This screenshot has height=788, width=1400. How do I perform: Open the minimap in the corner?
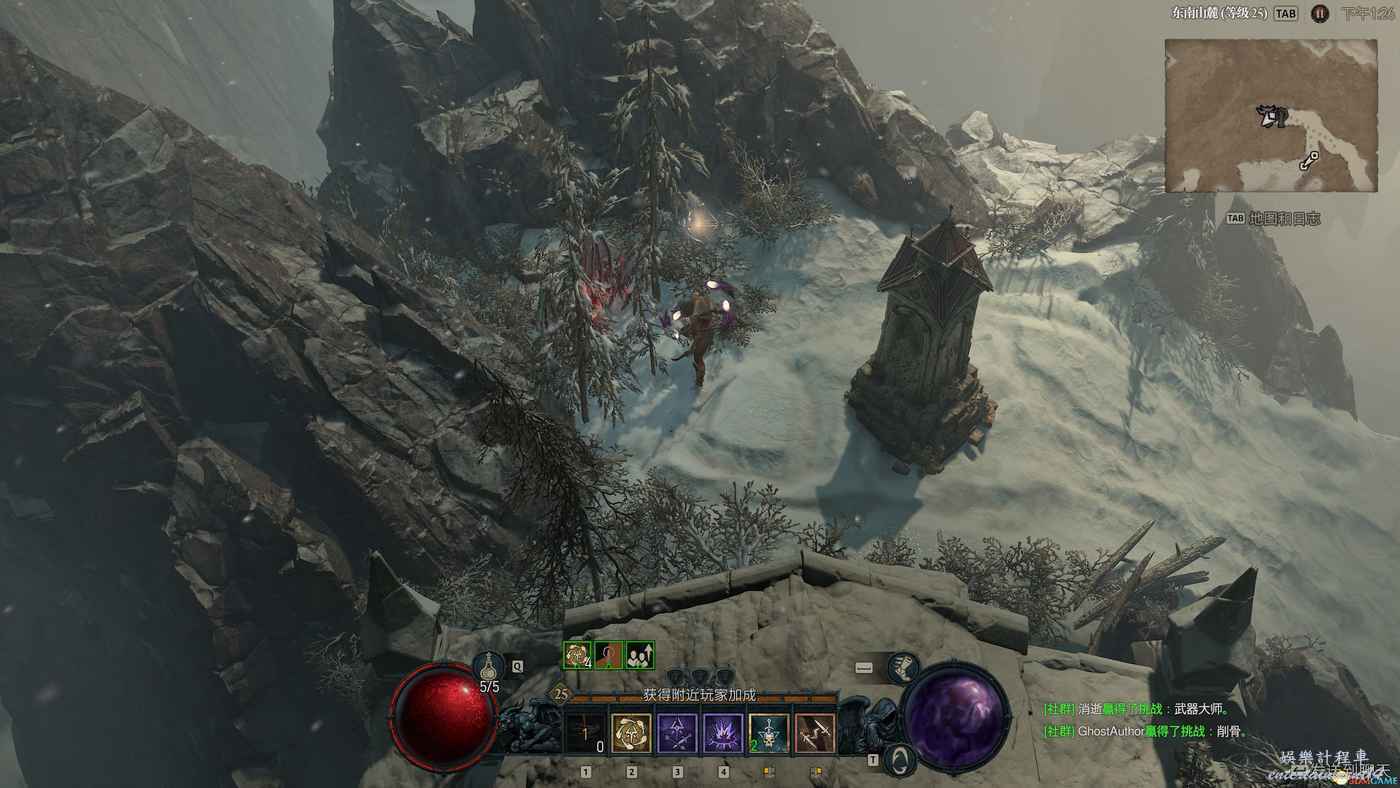pyautogui.click(x=1271, y=115)
